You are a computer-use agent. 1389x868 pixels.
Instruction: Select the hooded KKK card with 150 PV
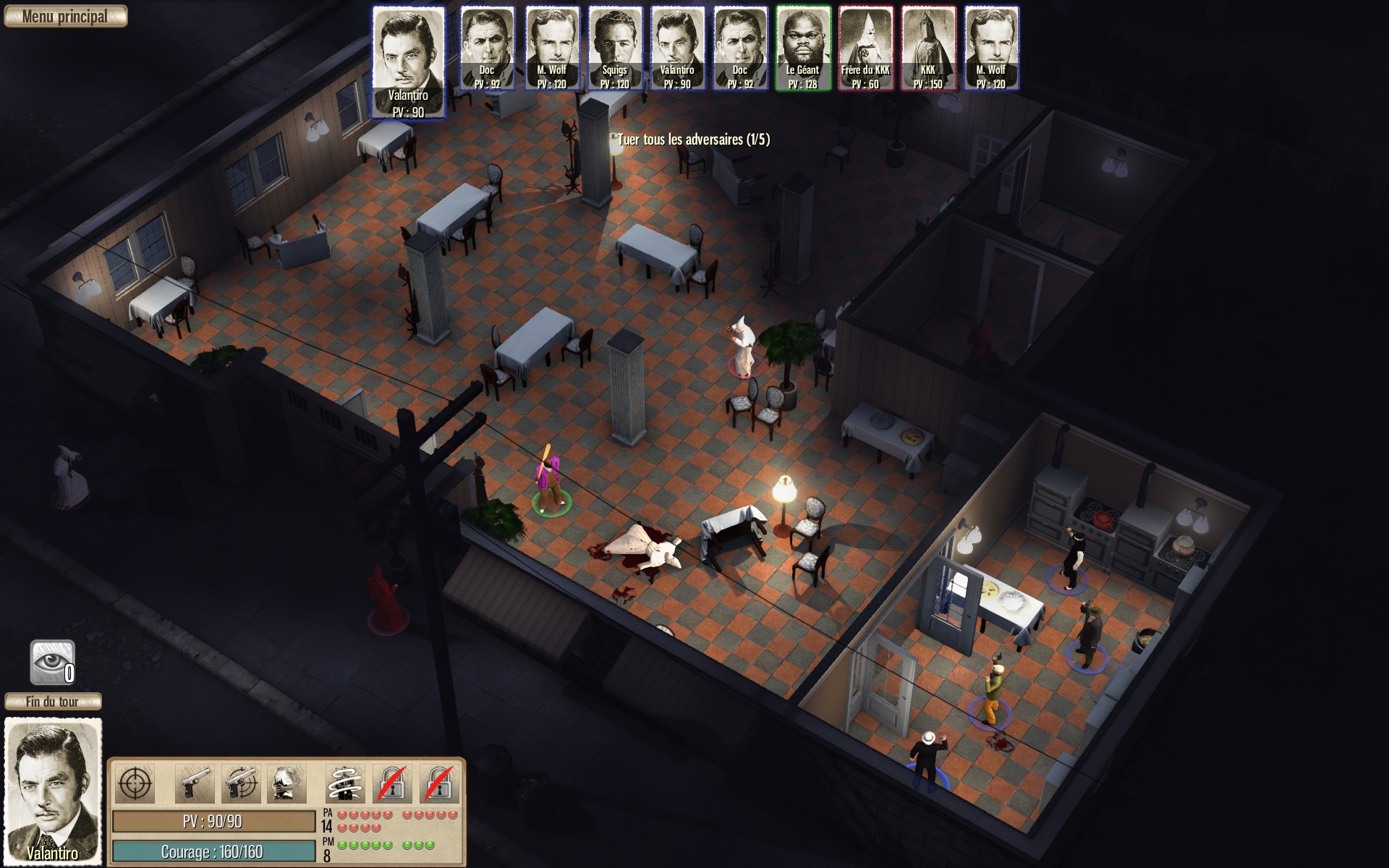(x=928, y=48)
